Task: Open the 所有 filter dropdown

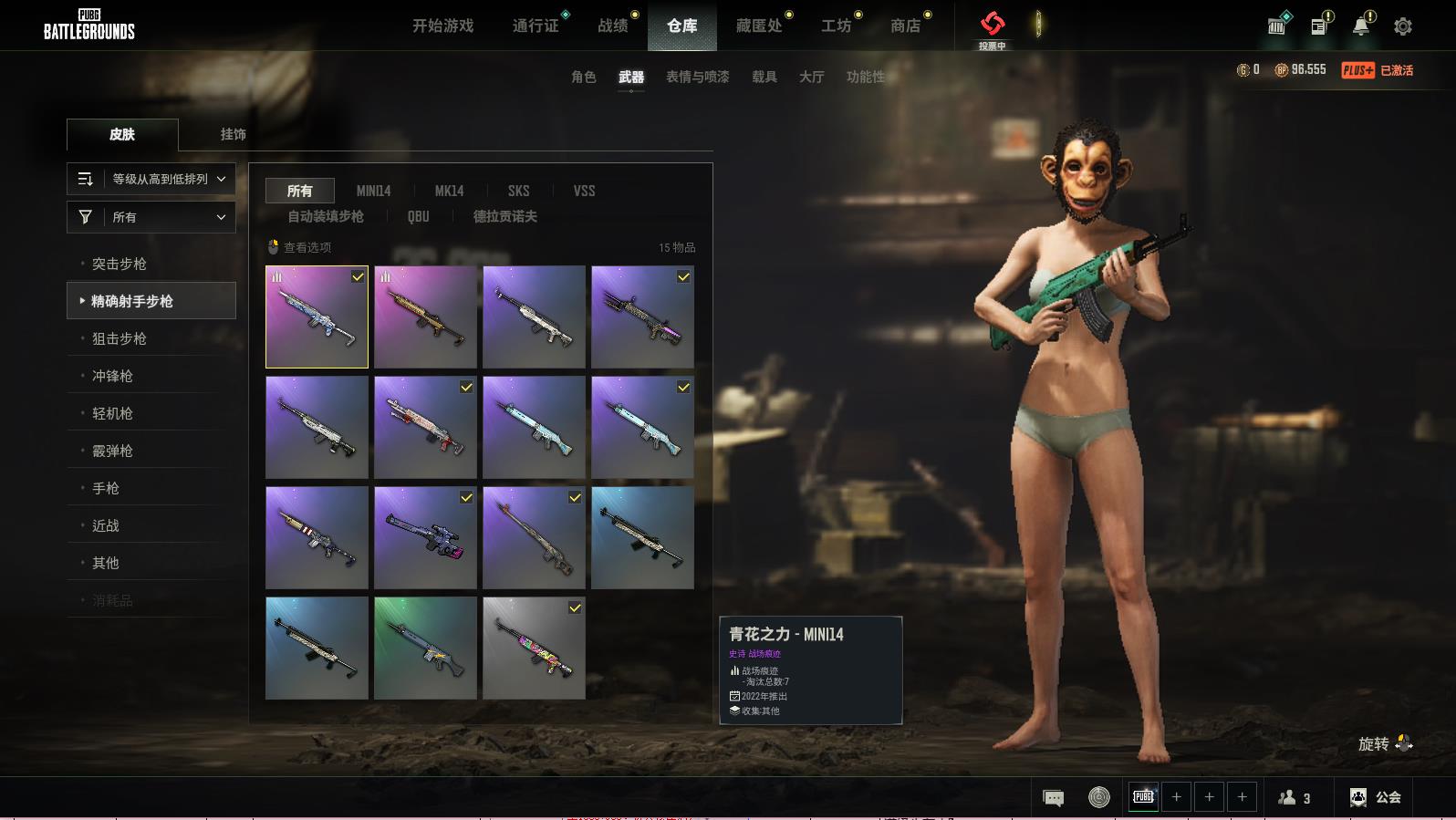Action: pyautogui.click(x=151, y=217)
